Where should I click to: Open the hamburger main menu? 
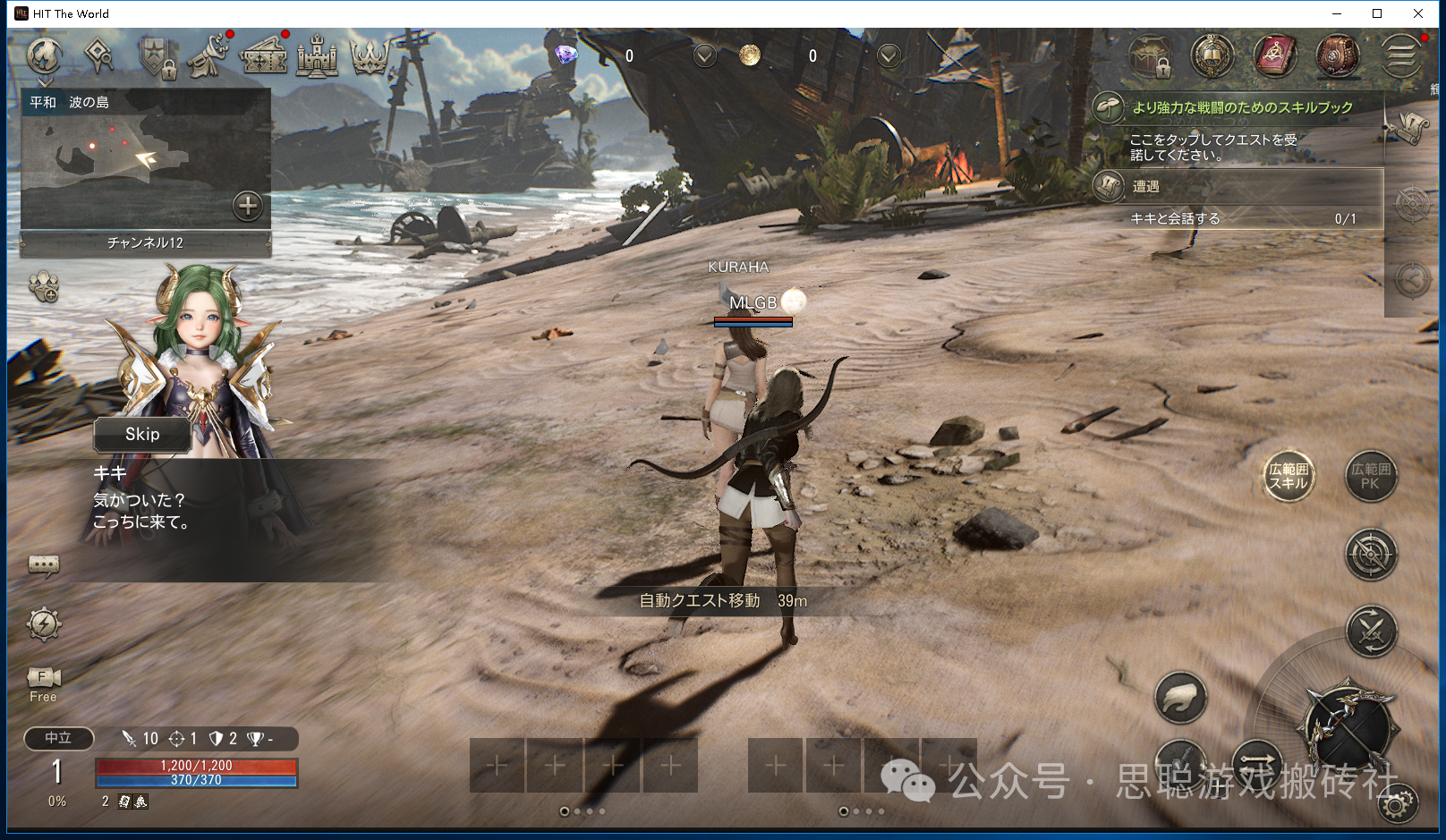pyautogui.click(x=1400, y=56)
